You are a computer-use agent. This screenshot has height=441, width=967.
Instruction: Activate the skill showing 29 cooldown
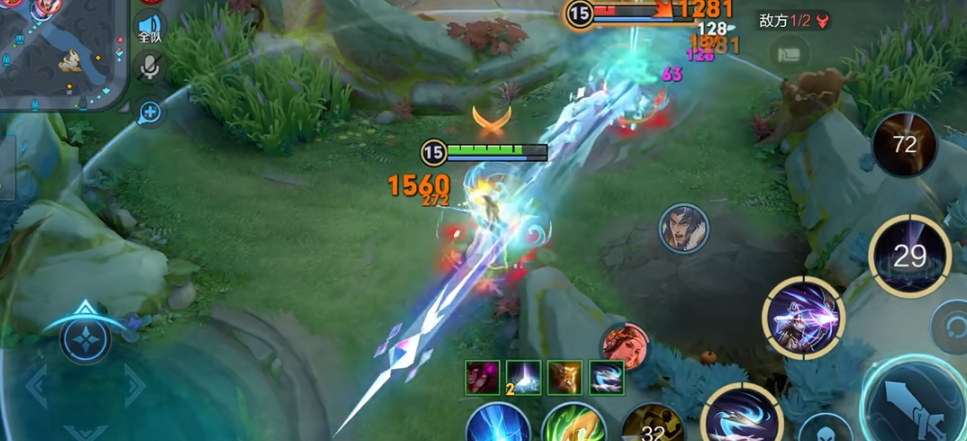pyautogui.click(x=909, y=256)
